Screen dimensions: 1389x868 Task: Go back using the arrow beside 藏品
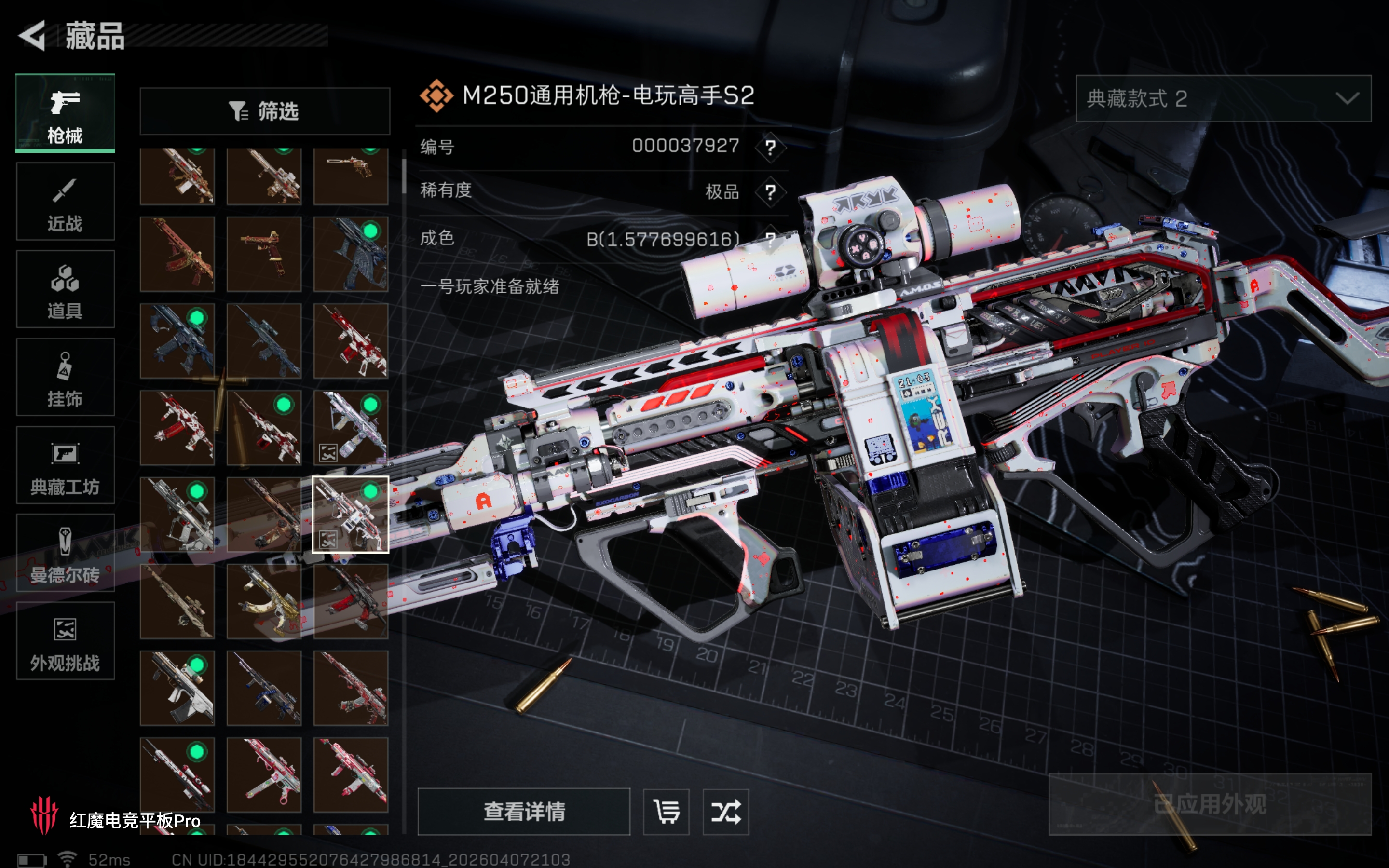coord(33,36)
